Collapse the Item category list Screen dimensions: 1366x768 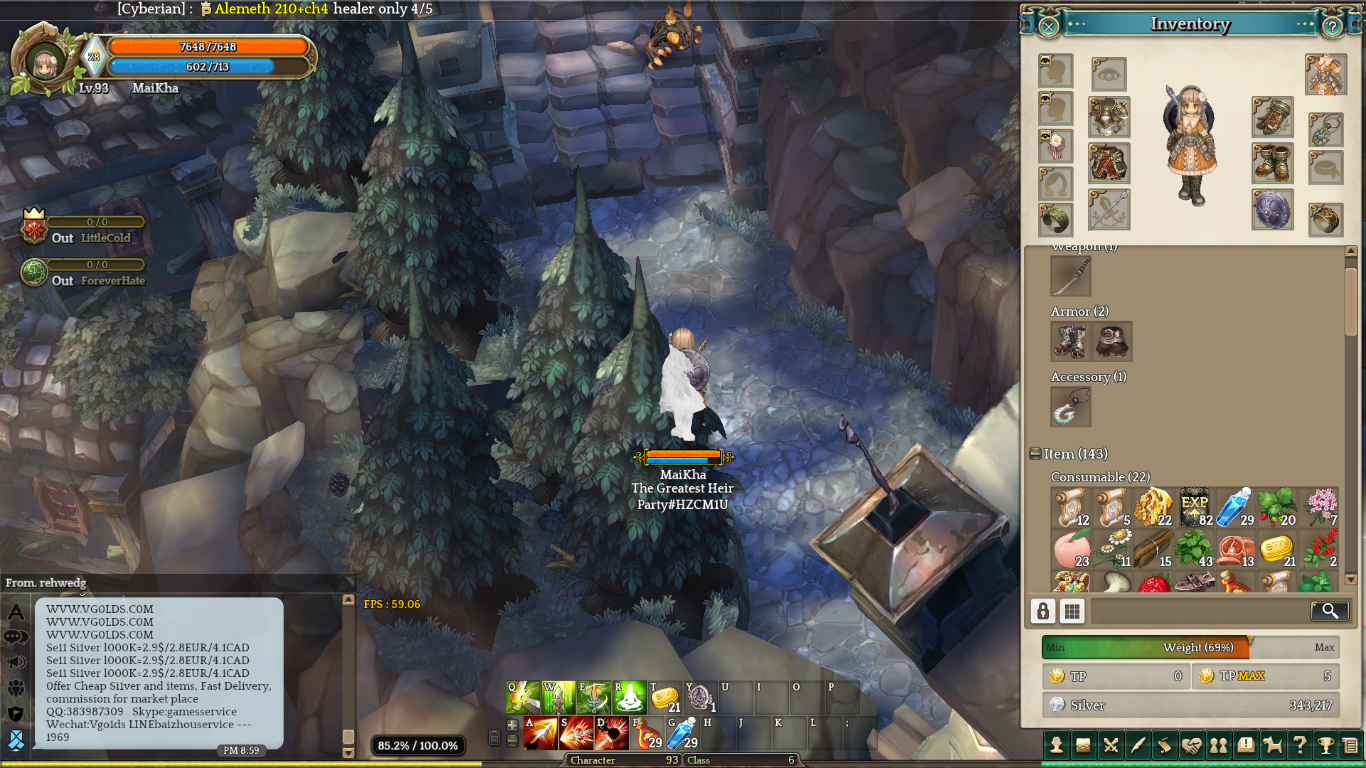click(1035, 454)
